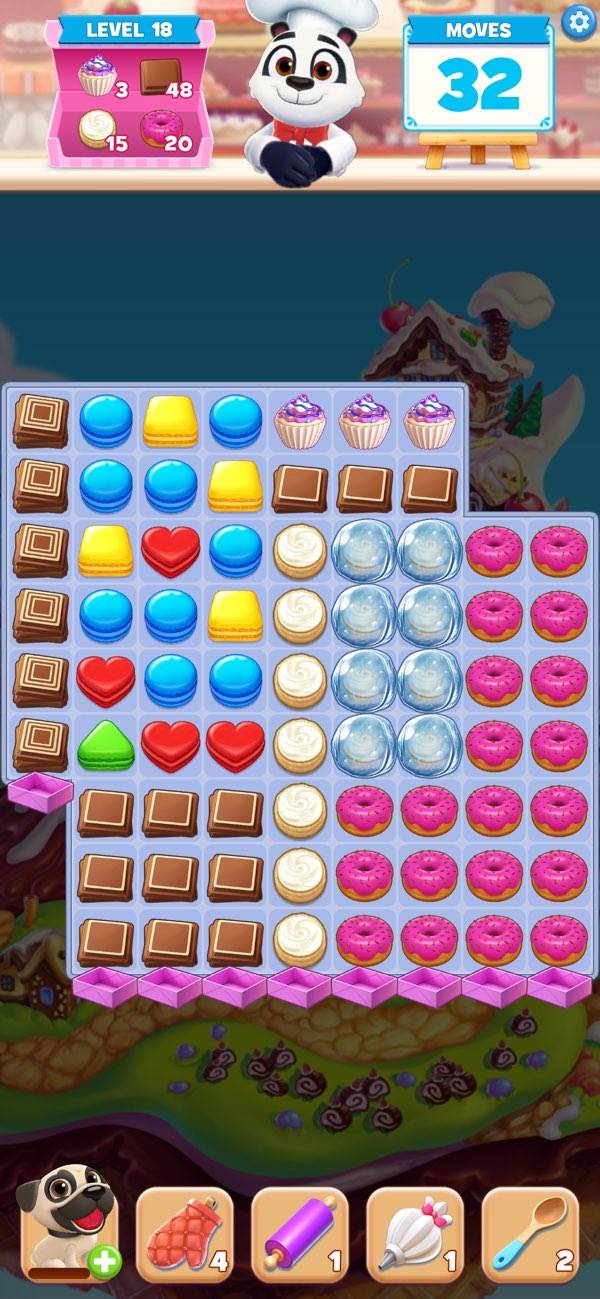Select the piping bag booster
Screen dimensions: 600x1299
[x=415, y=1234]
